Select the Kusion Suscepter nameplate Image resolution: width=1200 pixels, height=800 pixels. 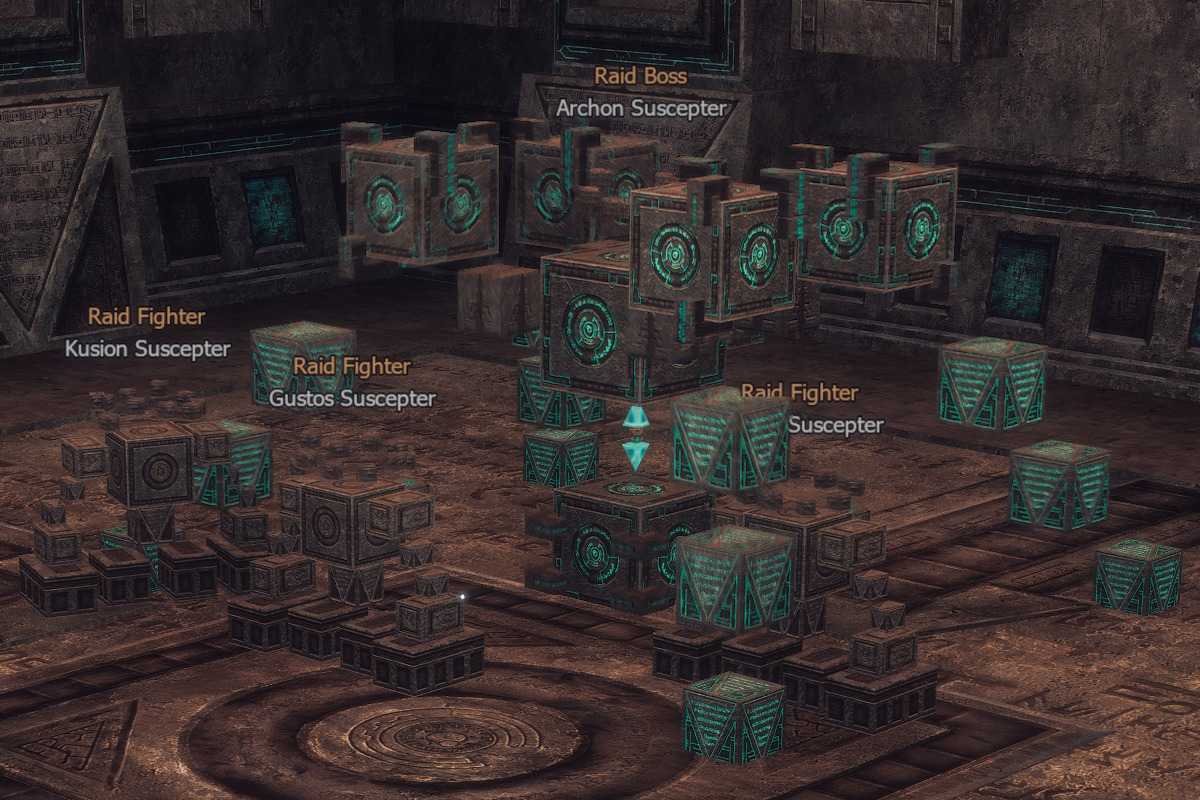click(x=147, y=349)
